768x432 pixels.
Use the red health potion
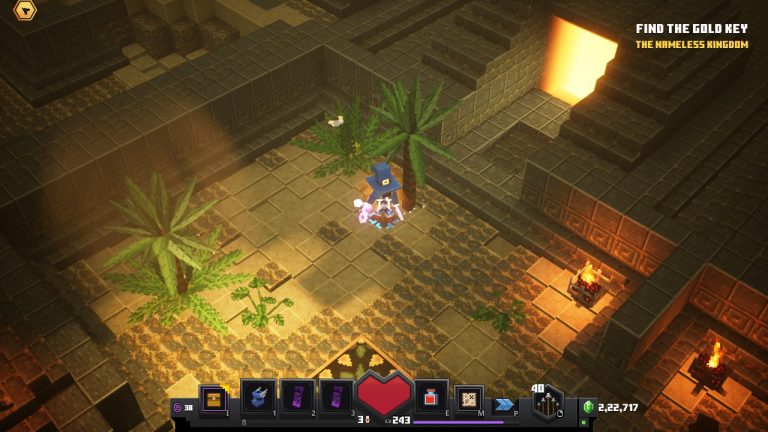pyautogui.click(x=430, y=396)
